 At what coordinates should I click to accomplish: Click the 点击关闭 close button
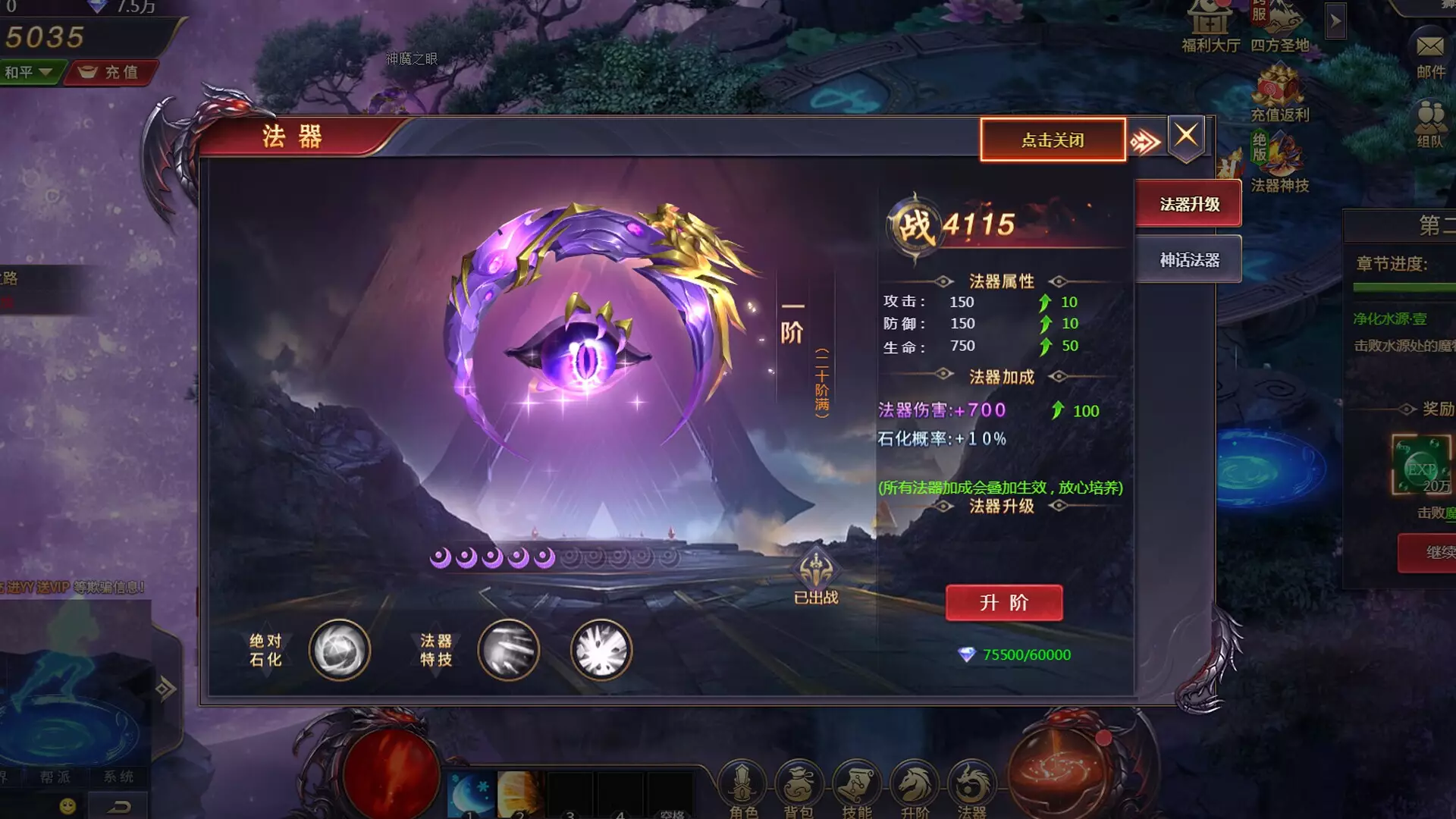click(x=1053, y=140)
